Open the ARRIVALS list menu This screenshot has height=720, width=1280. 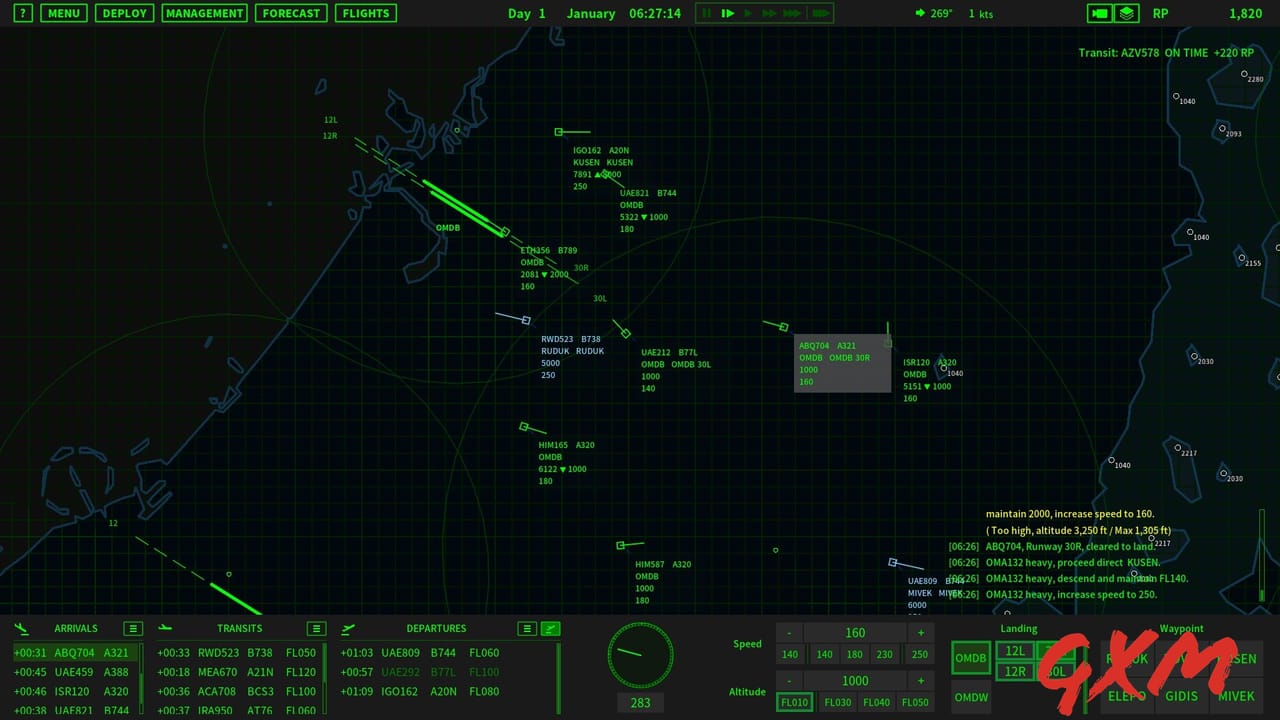132,628
